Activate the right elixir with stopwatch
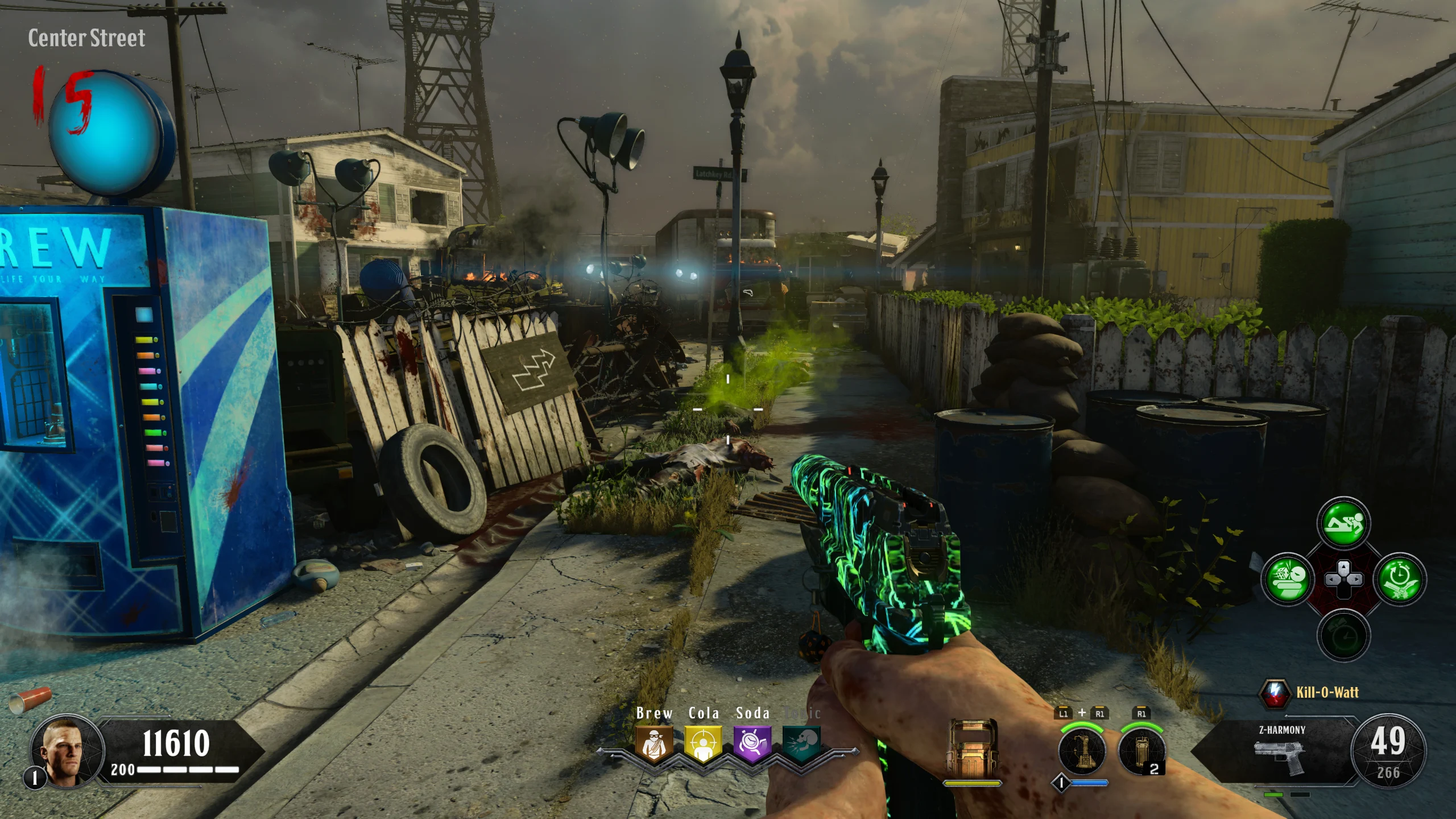 pyautogui.click(x=1399, y=580)
